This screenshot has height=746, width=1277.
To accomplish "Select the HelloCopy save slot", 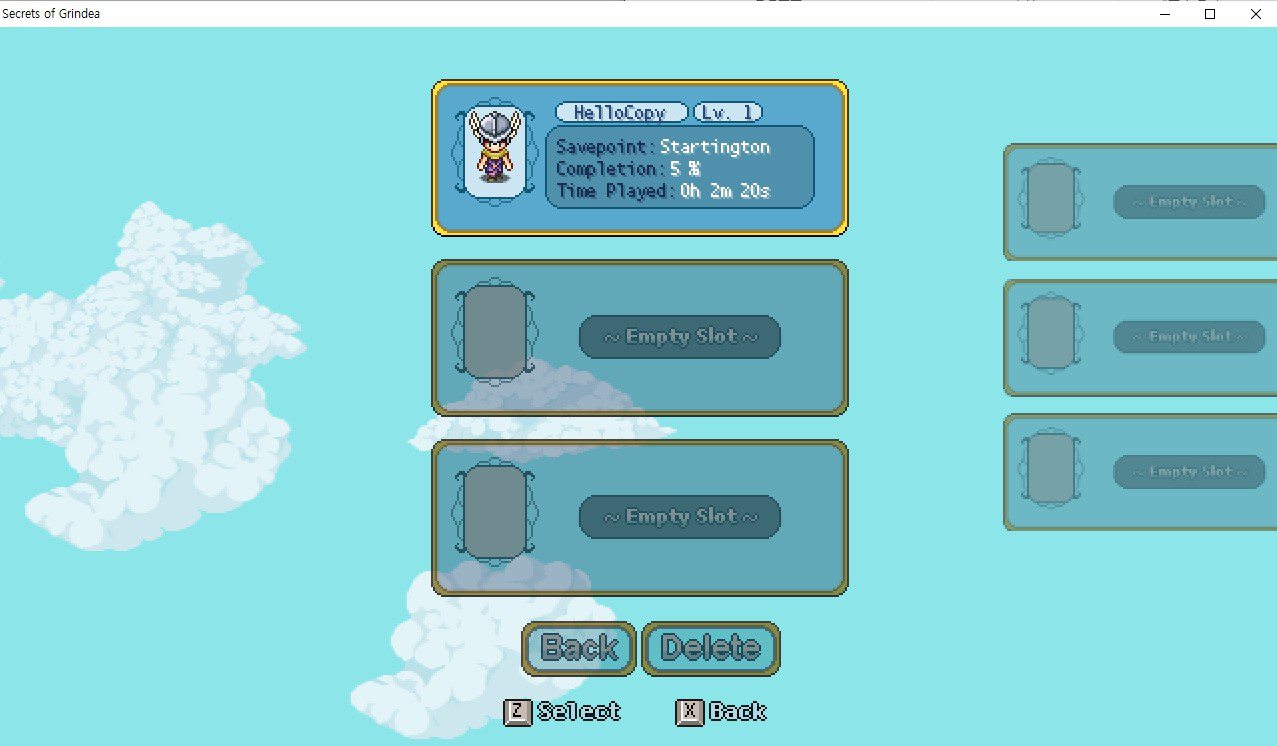I will 640,158.
